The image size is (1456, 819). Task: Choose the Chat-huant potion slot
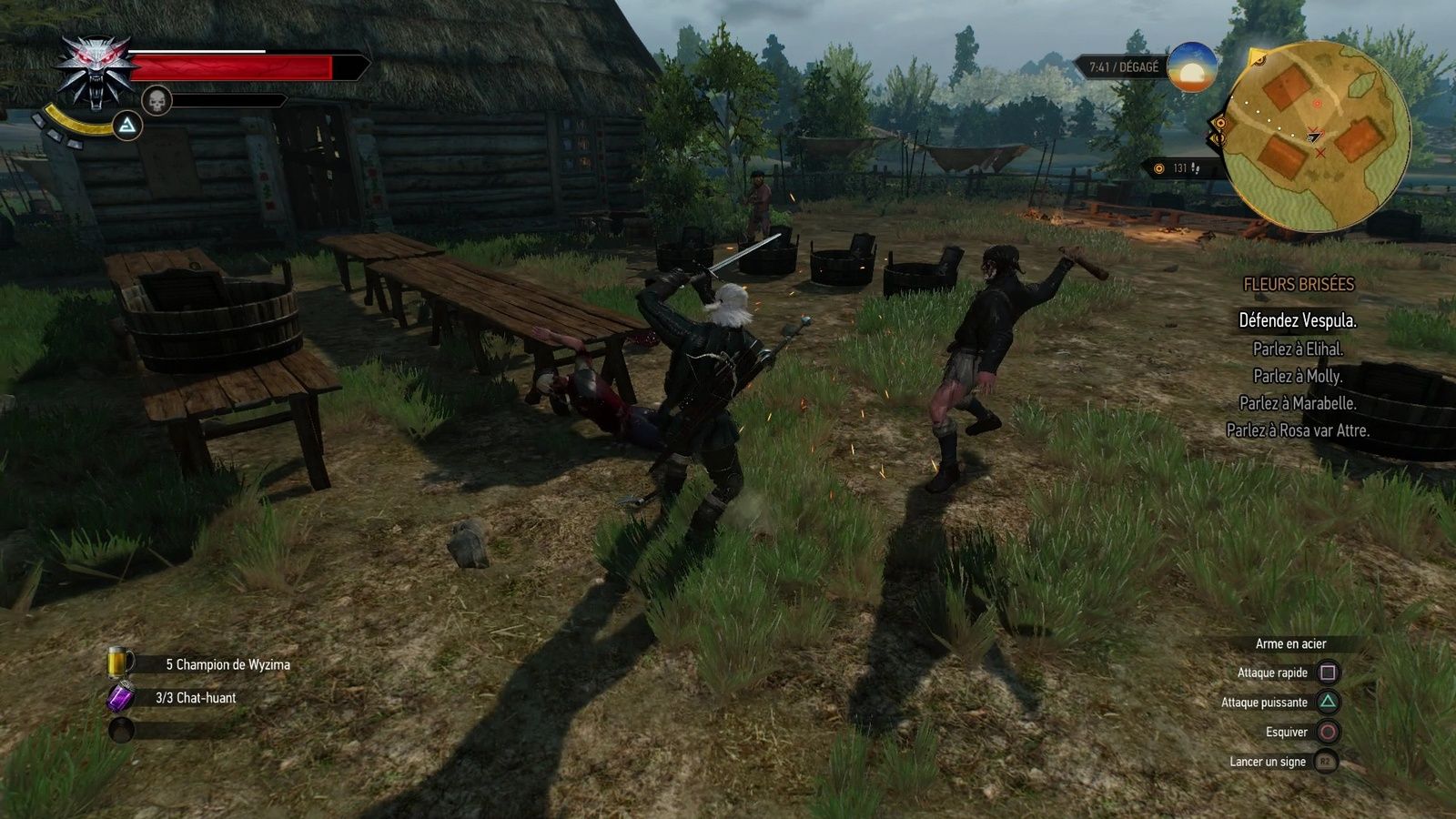[x=121, y=698]
